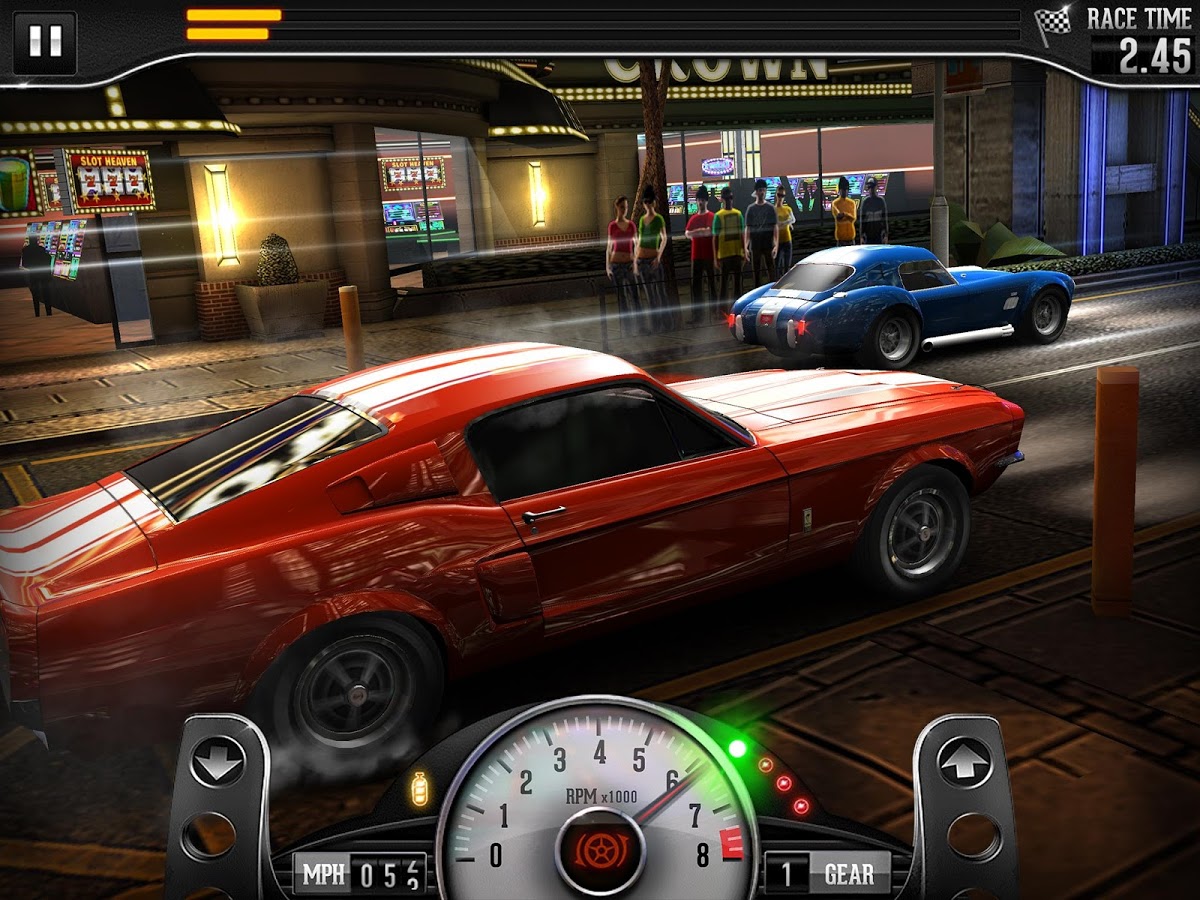
Task: Shift up with the up-arrow paddle
Action: click(964, 763)
